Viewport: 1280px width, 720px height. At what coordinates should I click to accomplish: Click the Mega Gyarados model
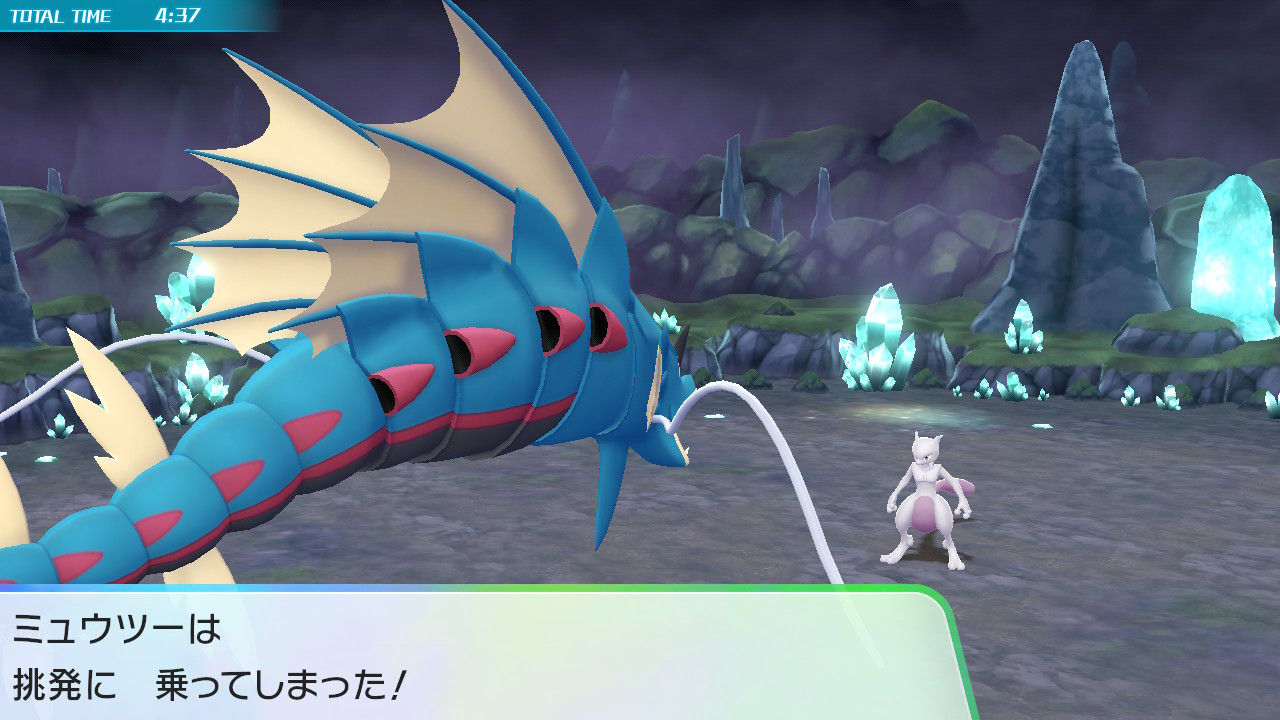(400, 350)
